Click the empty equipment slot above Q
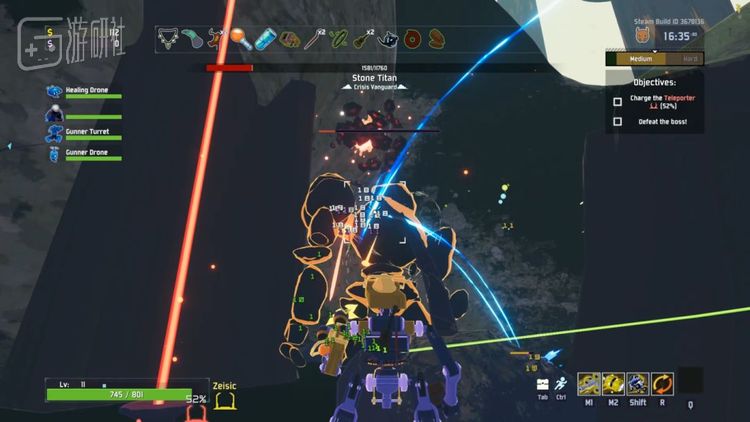 (x=690, y=381)
